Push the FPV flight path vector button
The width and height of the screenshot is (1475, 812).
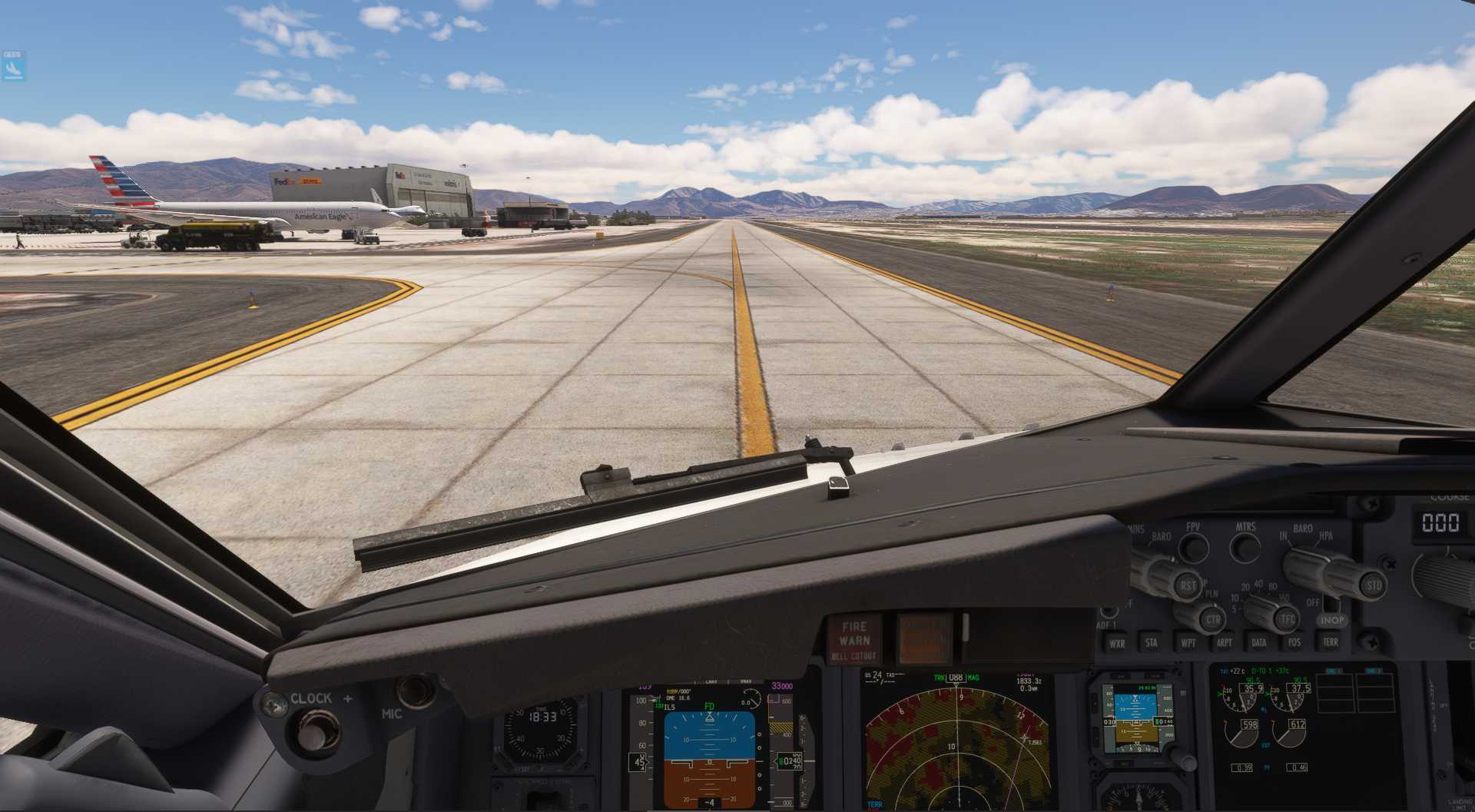tap(1193, 548)
